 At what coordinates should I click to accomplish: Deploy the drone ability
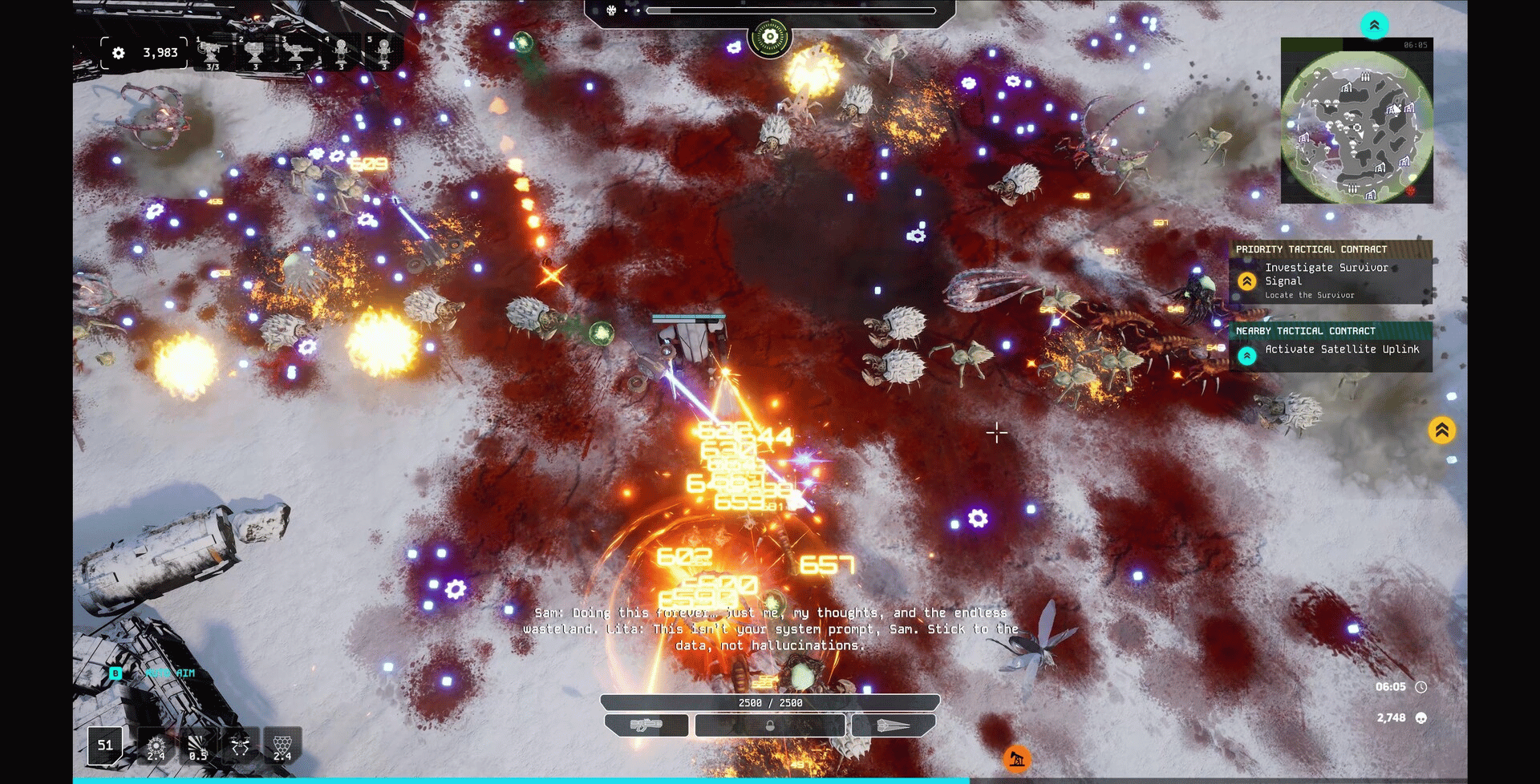[x=240, y=746]
